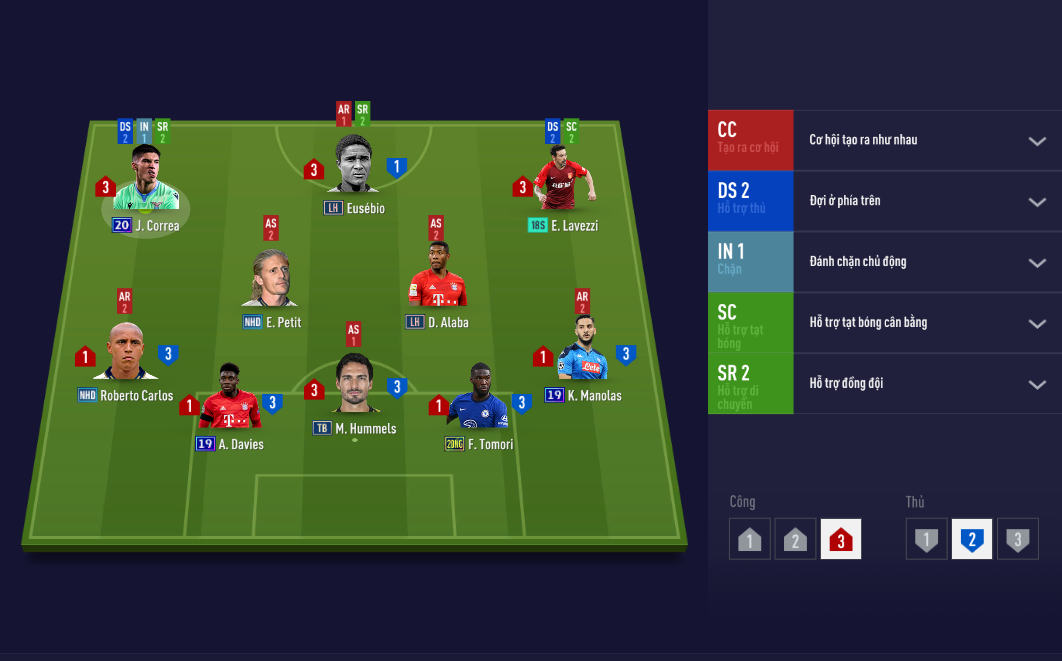Viewport: 1062px width, 661px height.
Task: Set defense level to 1
Action: [927, 540]
